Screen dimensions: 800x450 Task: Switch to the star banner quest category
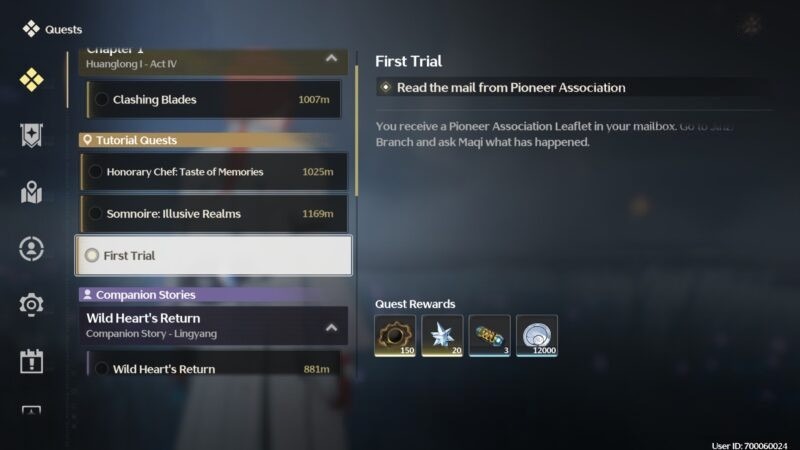[x=31, y=136]
